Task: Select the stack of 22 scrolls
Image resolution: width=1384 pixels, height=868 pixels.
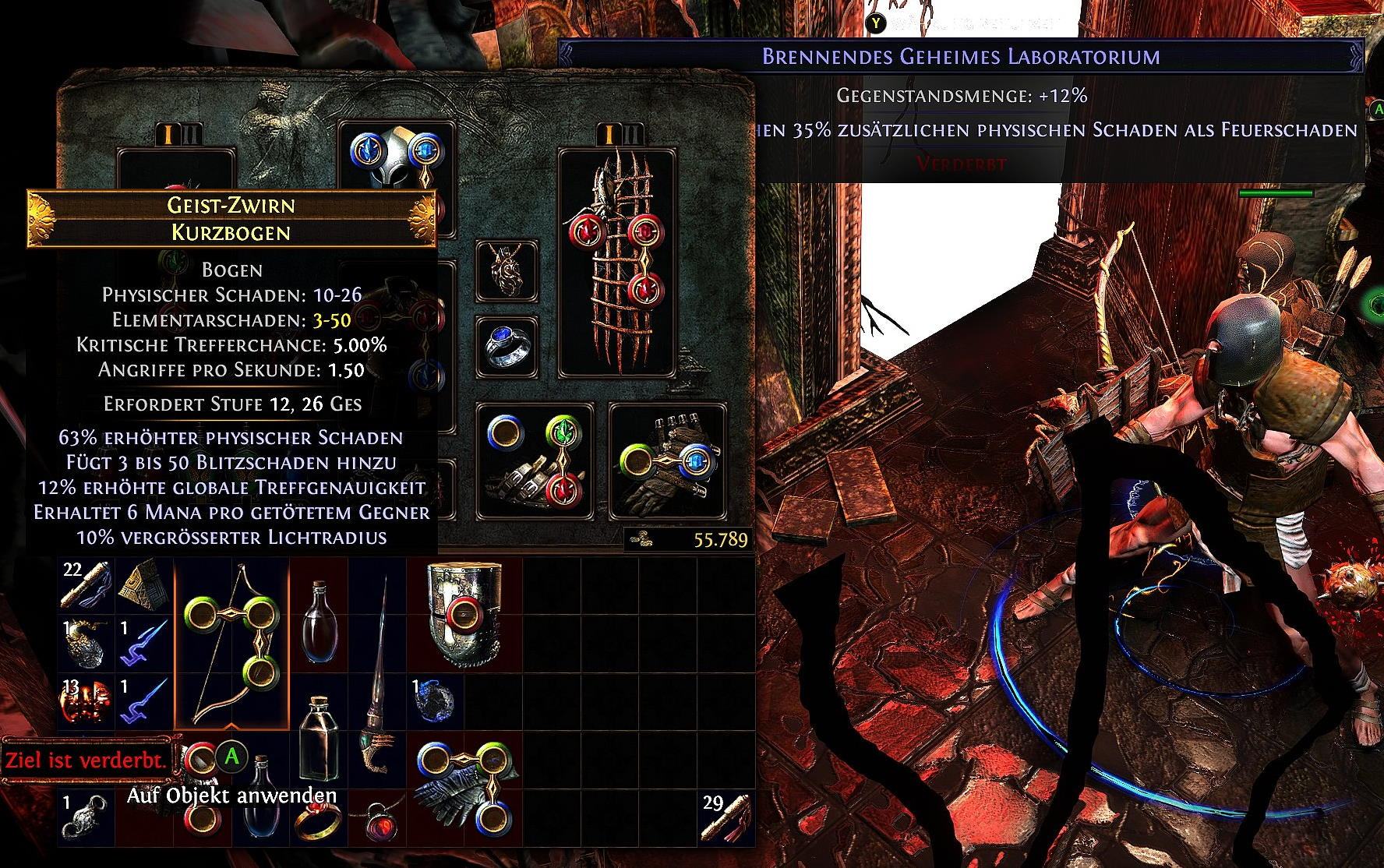Action: coord(86,585)
